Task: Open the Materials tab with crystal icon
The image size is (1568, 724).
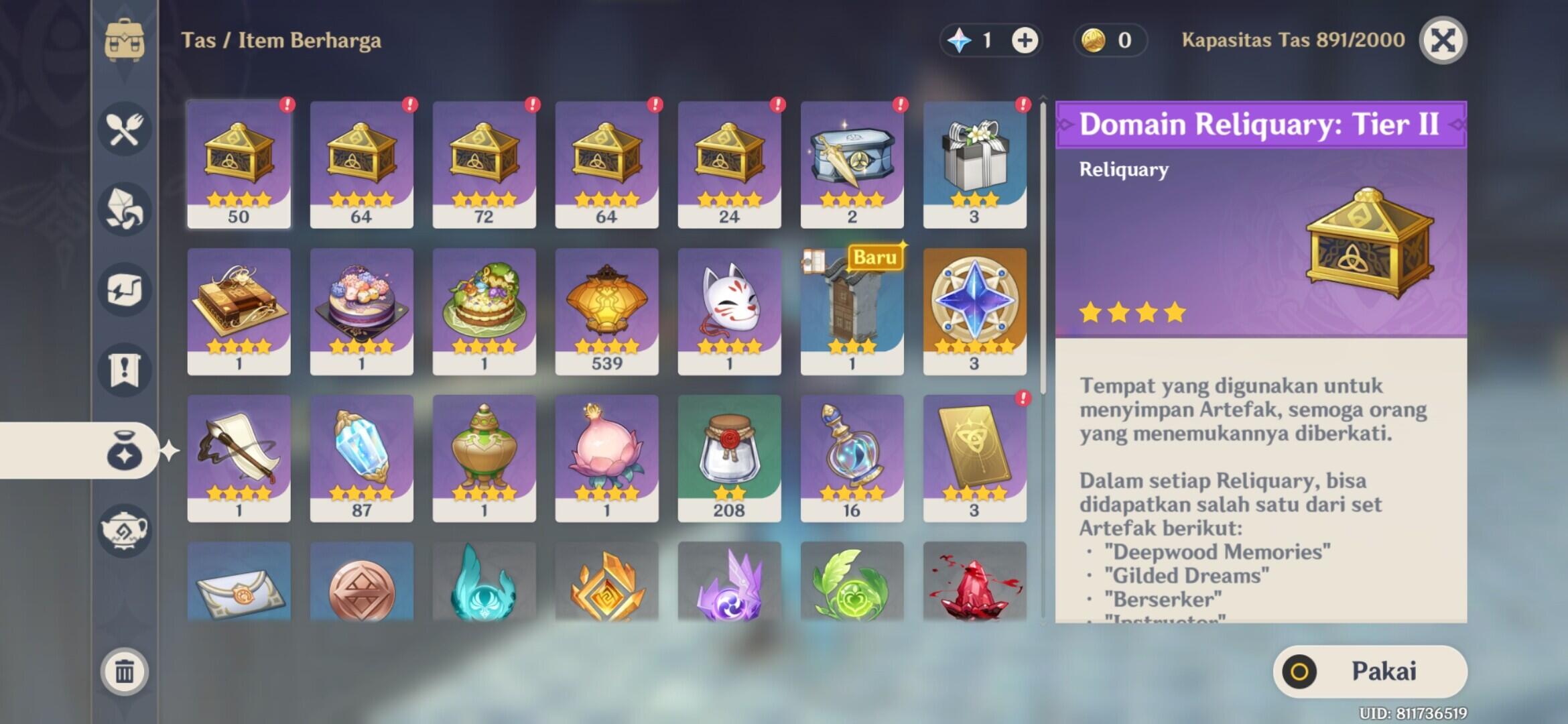Action: 125,209
